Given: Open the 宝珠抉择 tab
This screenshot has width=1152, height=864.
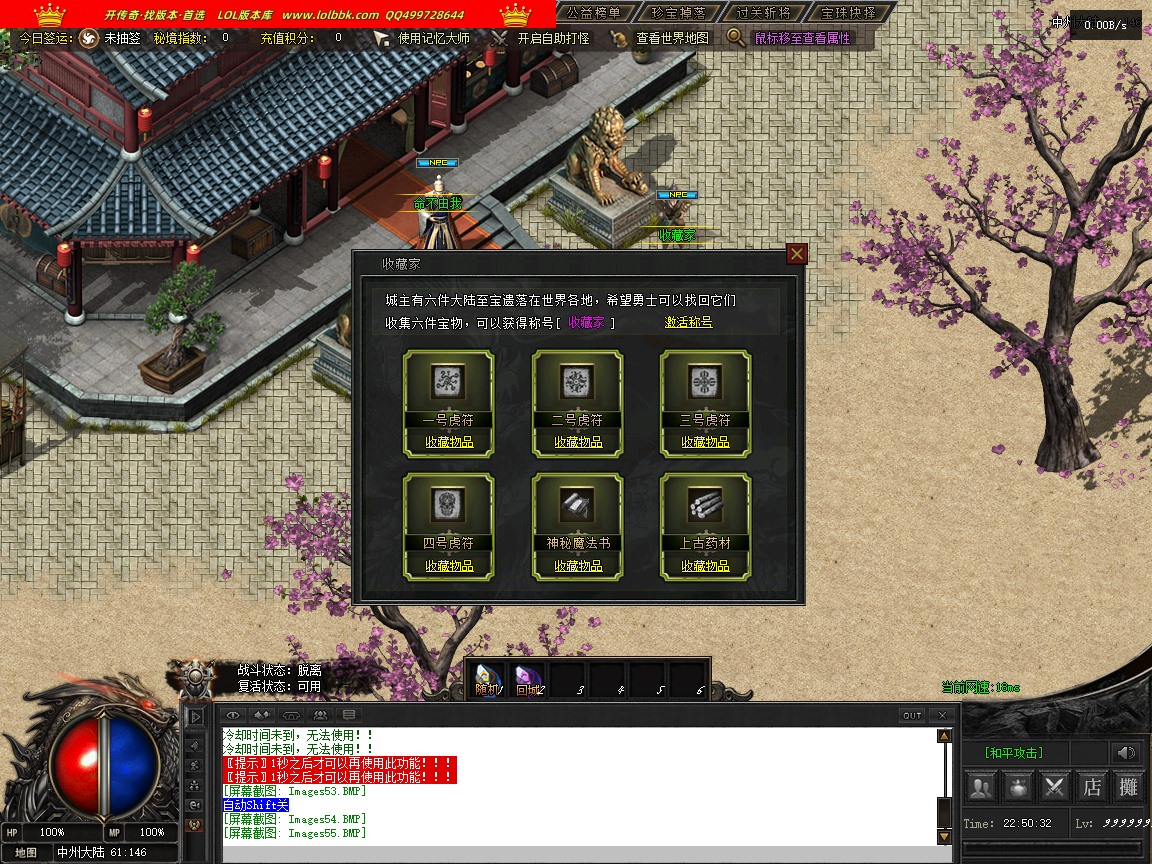Looking at the screenshot, I should (847, 13).
